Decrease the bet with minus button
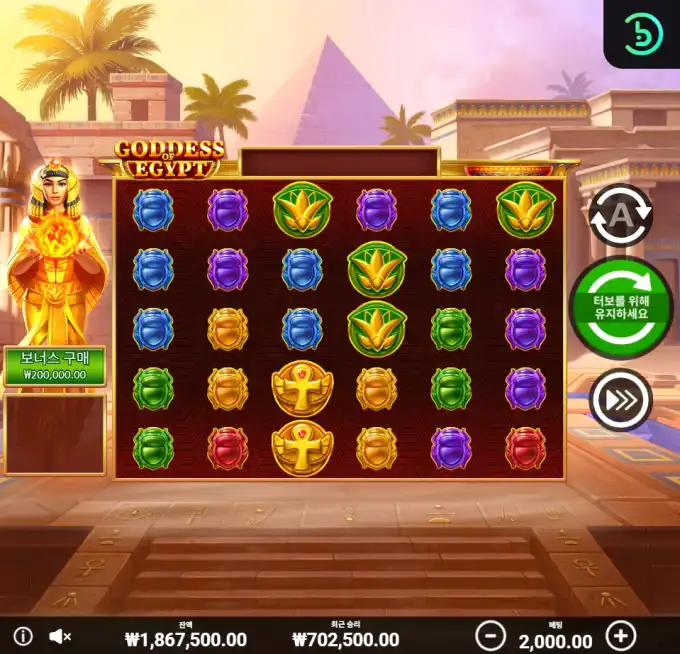 490,636
